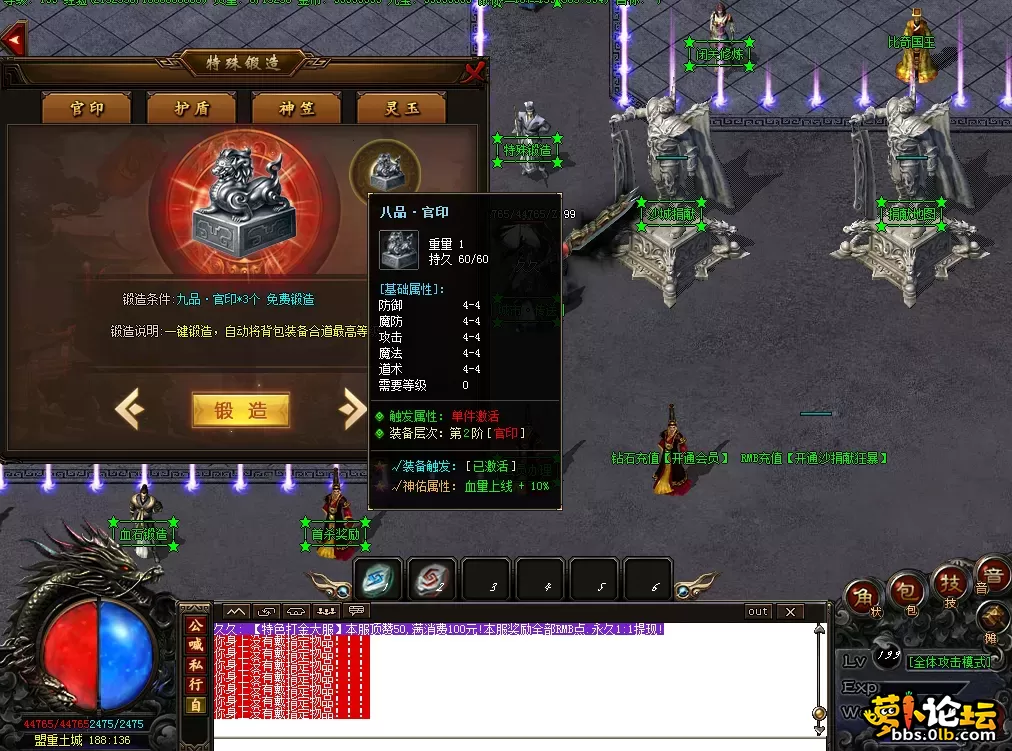Close the chat window with X
Viewport: 1012px width, 751px height.
click(790, 611)
